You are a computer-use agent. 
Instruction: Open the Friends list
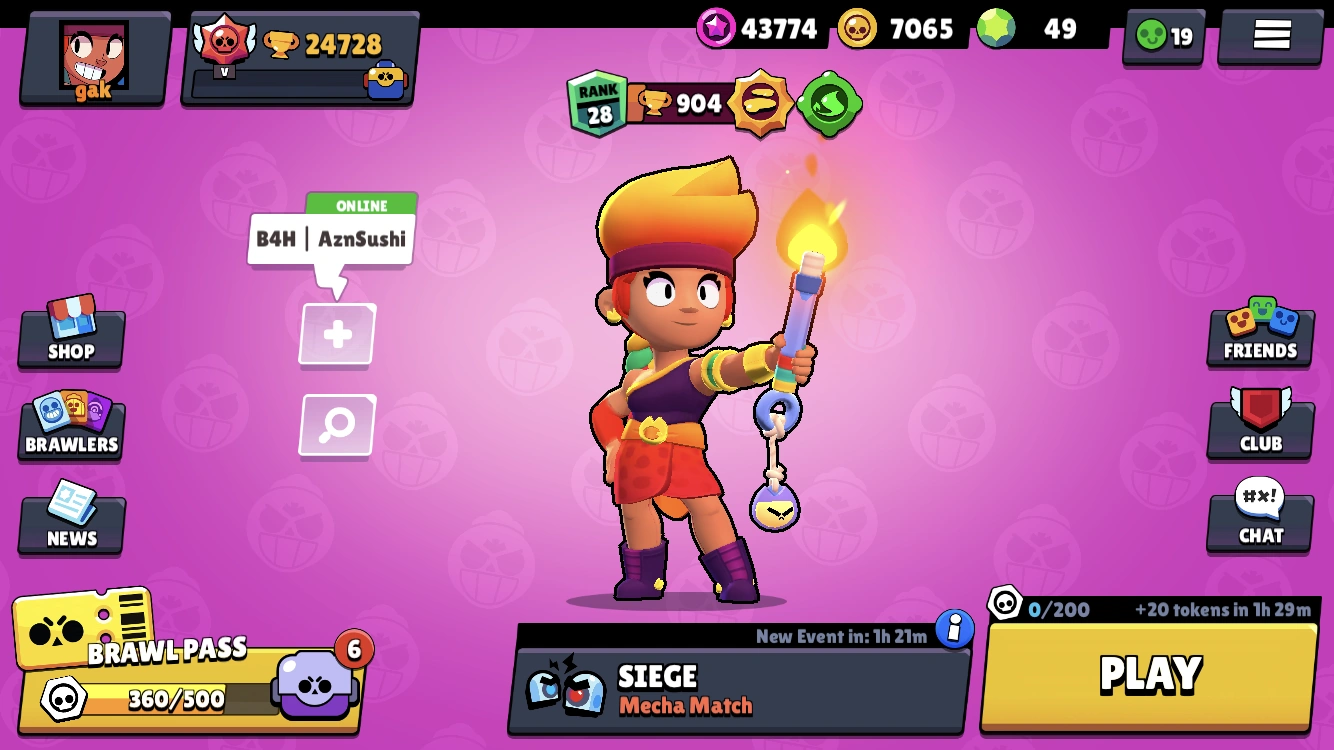(1259, 333)
